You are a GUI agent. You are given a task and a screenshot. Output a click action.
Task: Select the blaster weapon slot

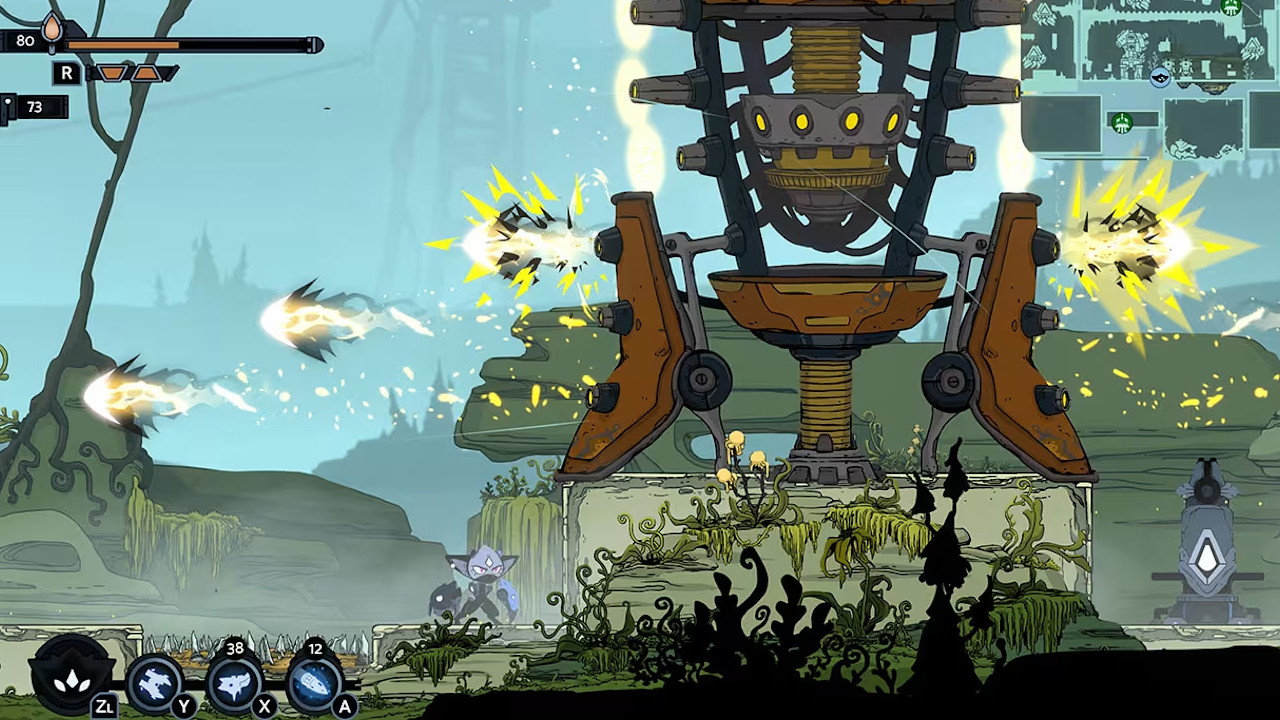(155, 684)
